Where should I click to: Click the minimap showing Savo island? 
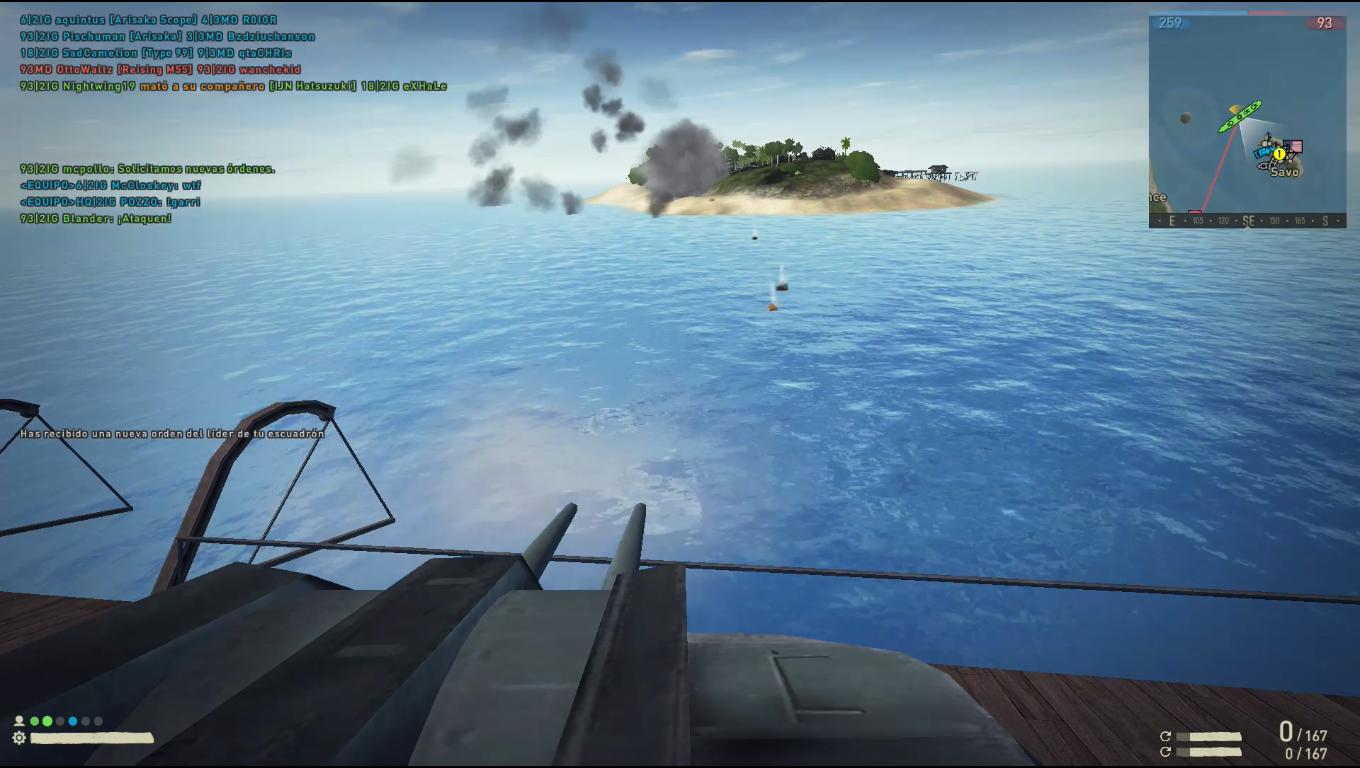coord(1247,120)
